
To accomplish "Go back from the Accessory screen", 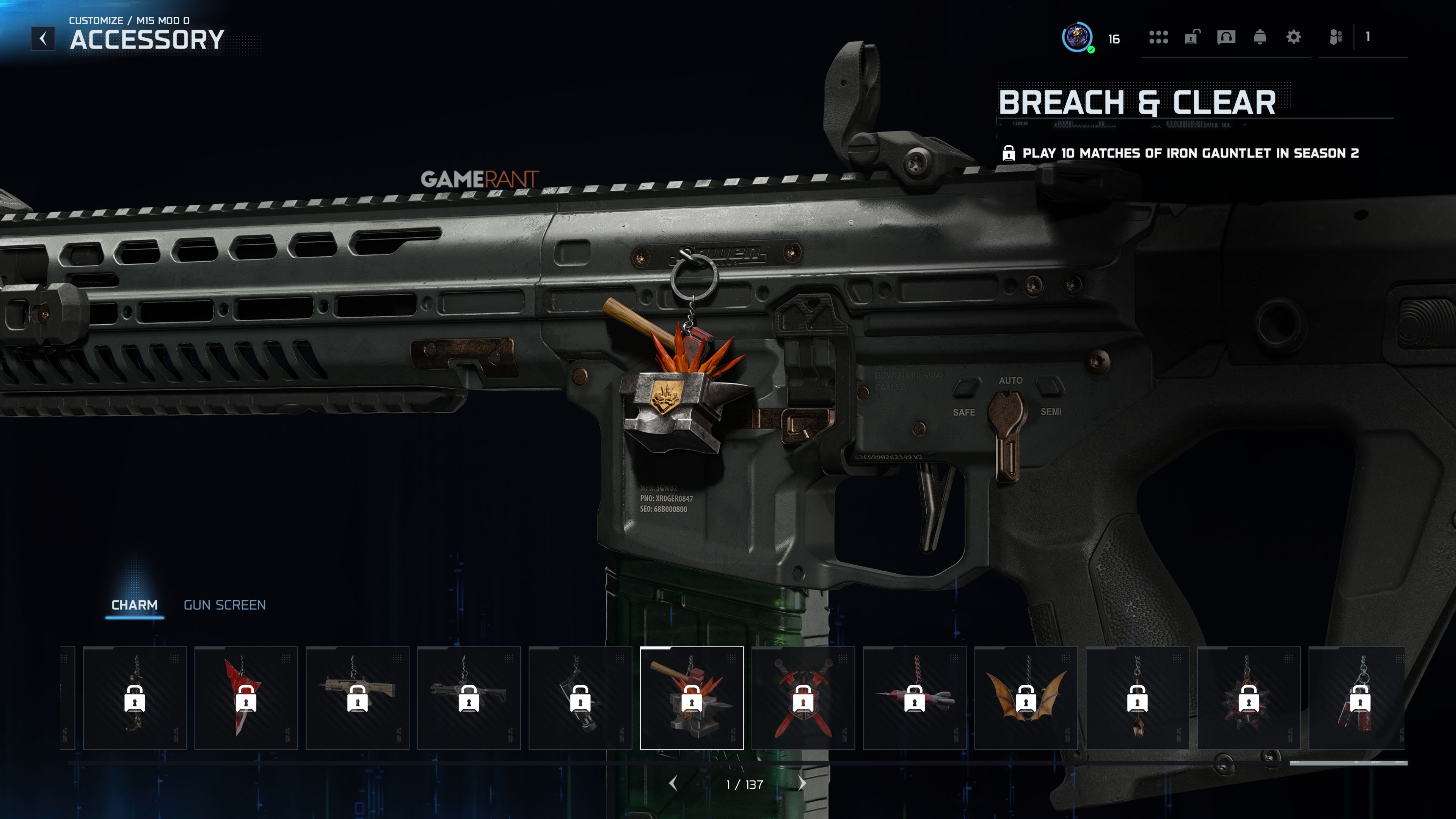I will click(x=43, y=38).
